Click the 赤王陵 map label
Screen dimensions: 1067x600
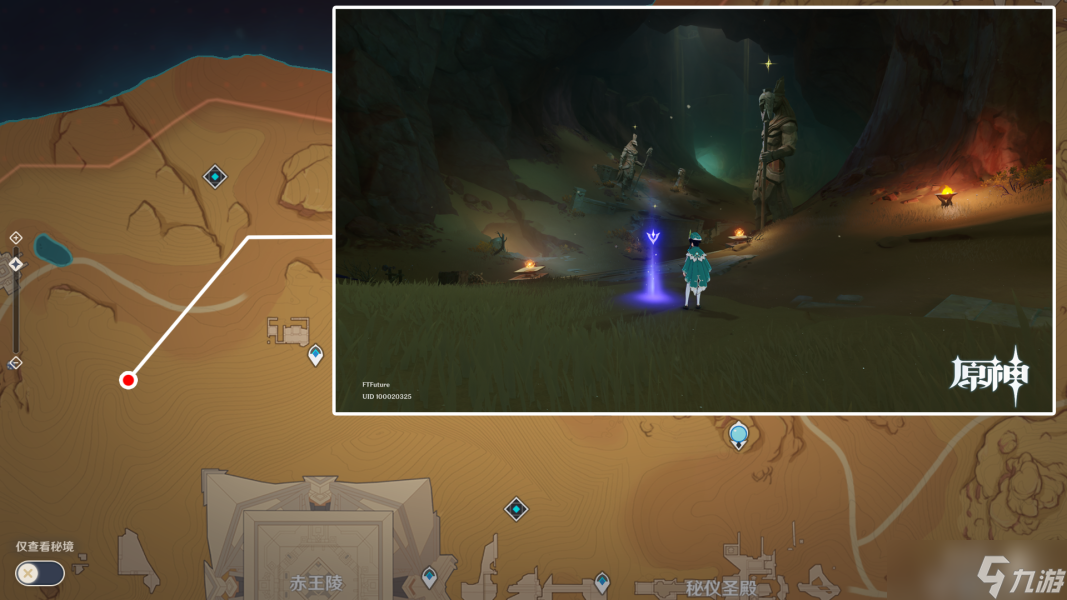pyautogui.click(x=316, y=583)
